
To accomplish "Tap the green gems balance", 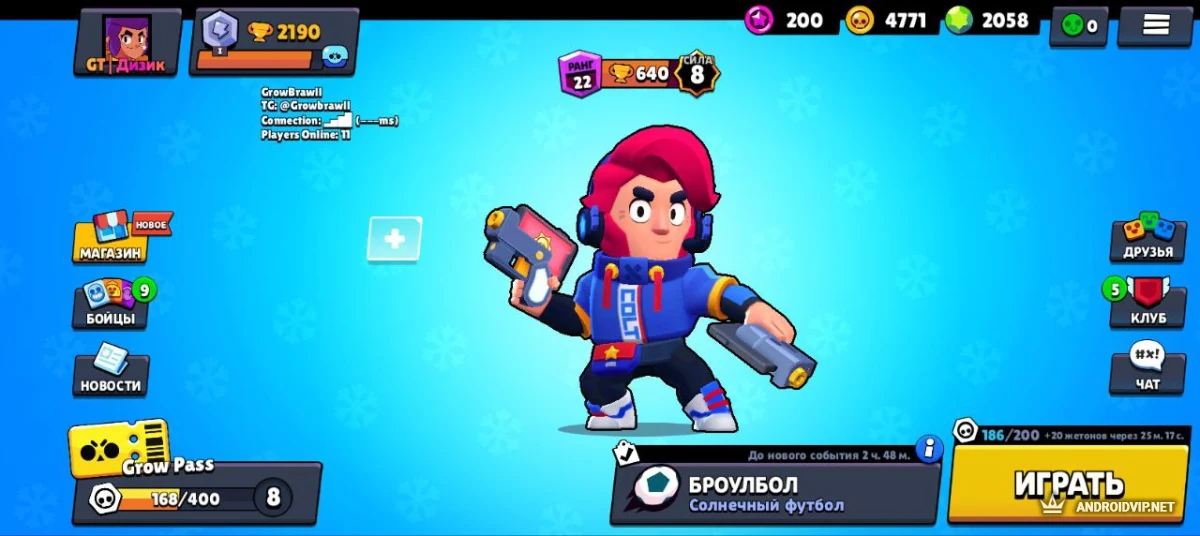I will [x=989, y=20].
